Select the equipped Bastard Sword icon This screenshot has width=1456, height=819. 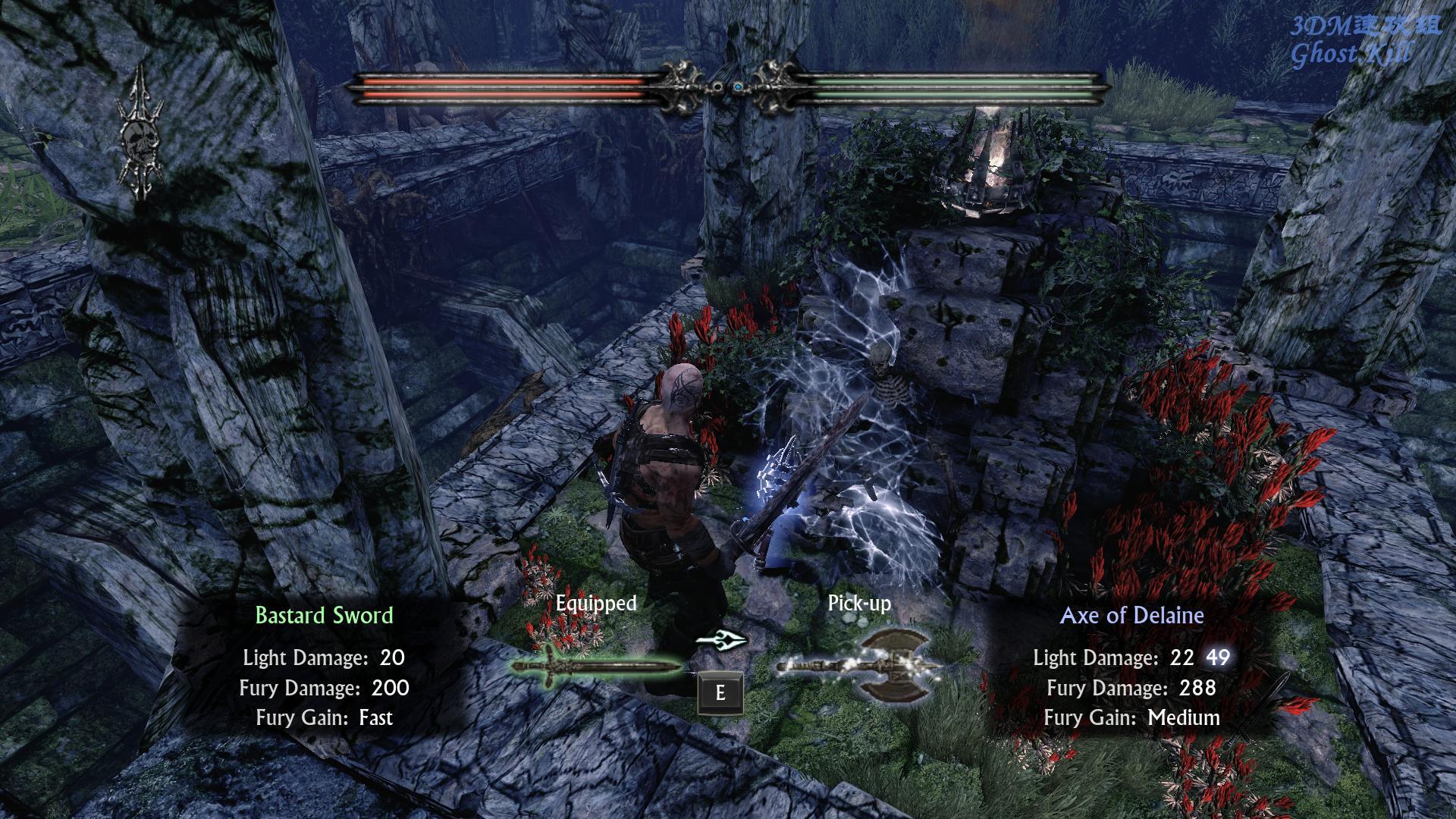tap(598, 666)
